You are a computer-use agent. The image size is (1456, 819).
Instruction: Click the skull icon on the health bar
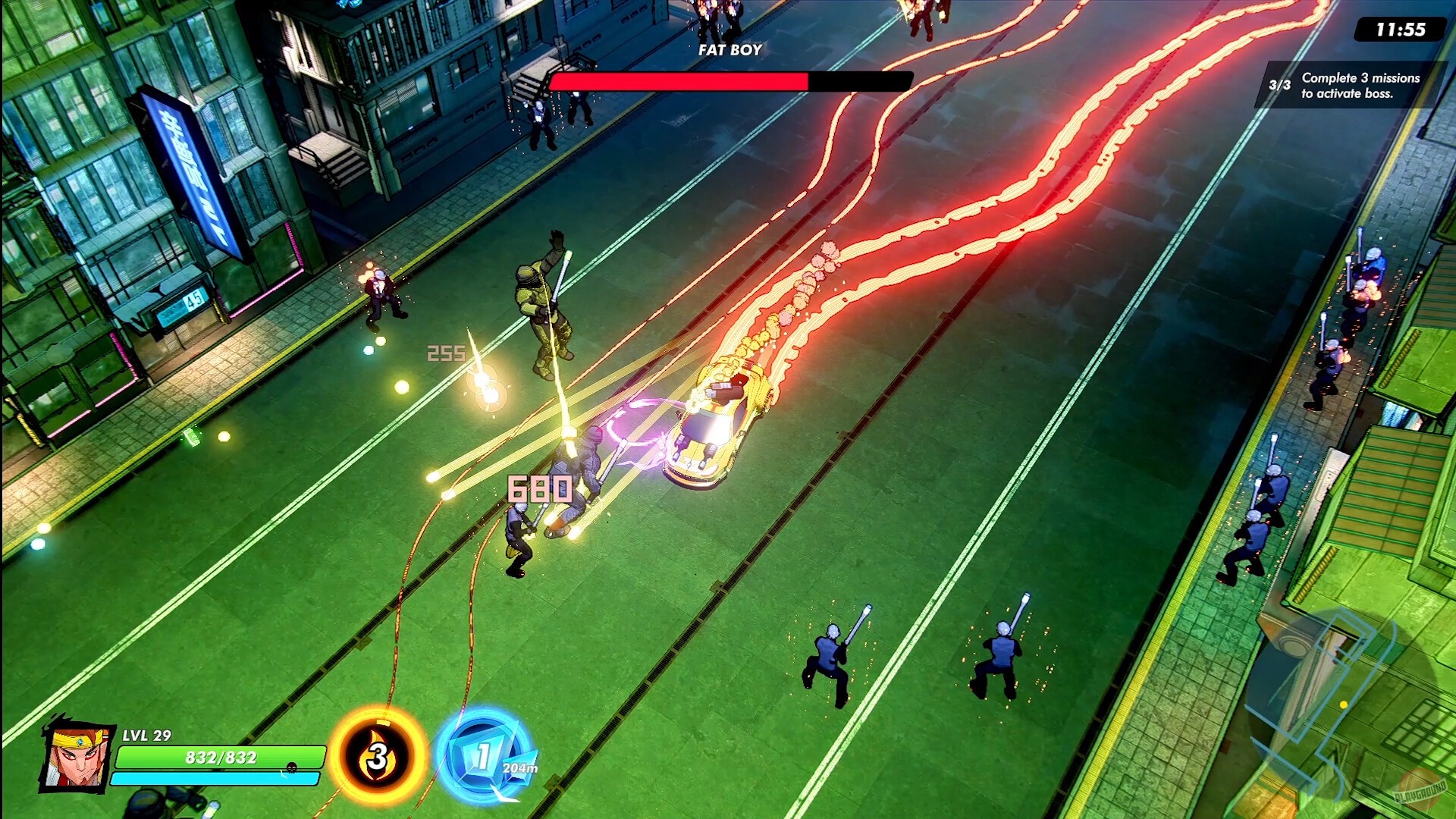point(290,767)
